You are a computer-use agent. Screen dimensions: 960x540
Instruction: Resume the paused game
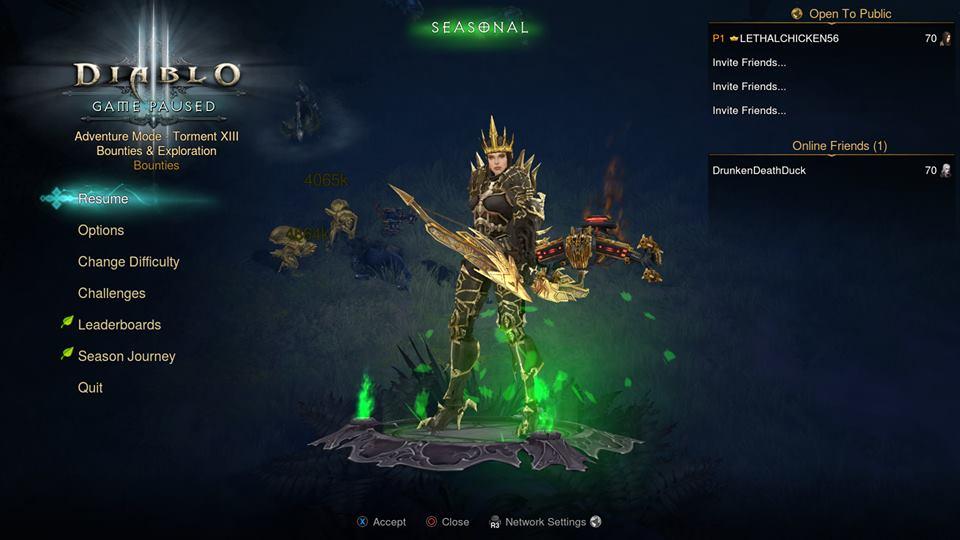pyautogui.click(x=103, y=199)
